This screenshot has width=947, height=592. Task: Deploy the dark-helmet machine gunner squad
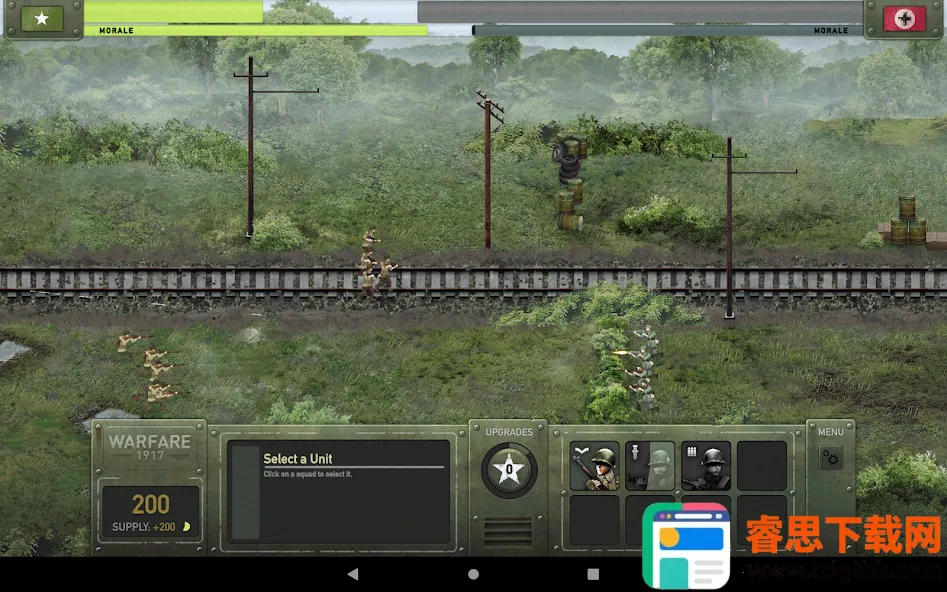(x=706, y=466)
